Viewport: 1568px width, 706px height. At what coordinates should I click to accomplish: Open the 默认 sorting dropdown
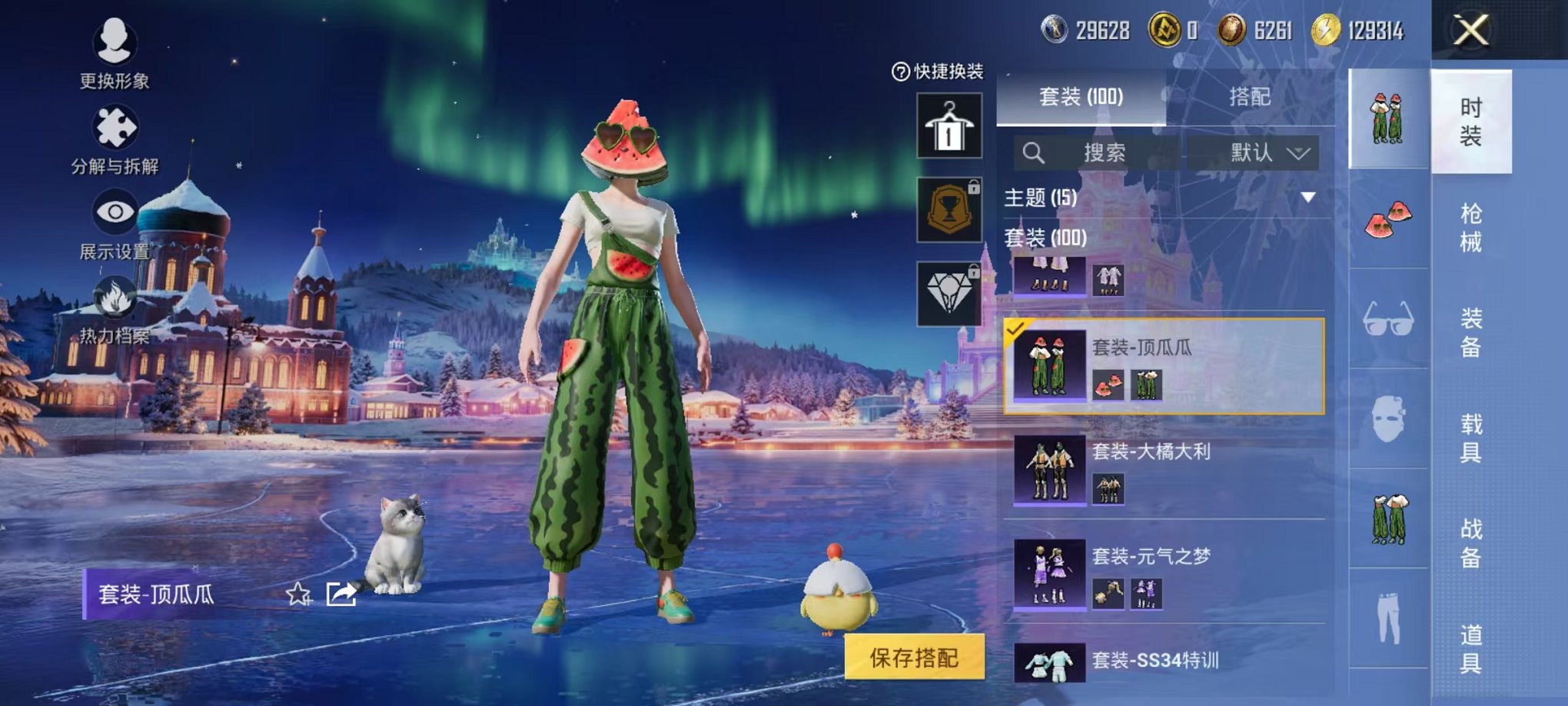pos(1264,151)
